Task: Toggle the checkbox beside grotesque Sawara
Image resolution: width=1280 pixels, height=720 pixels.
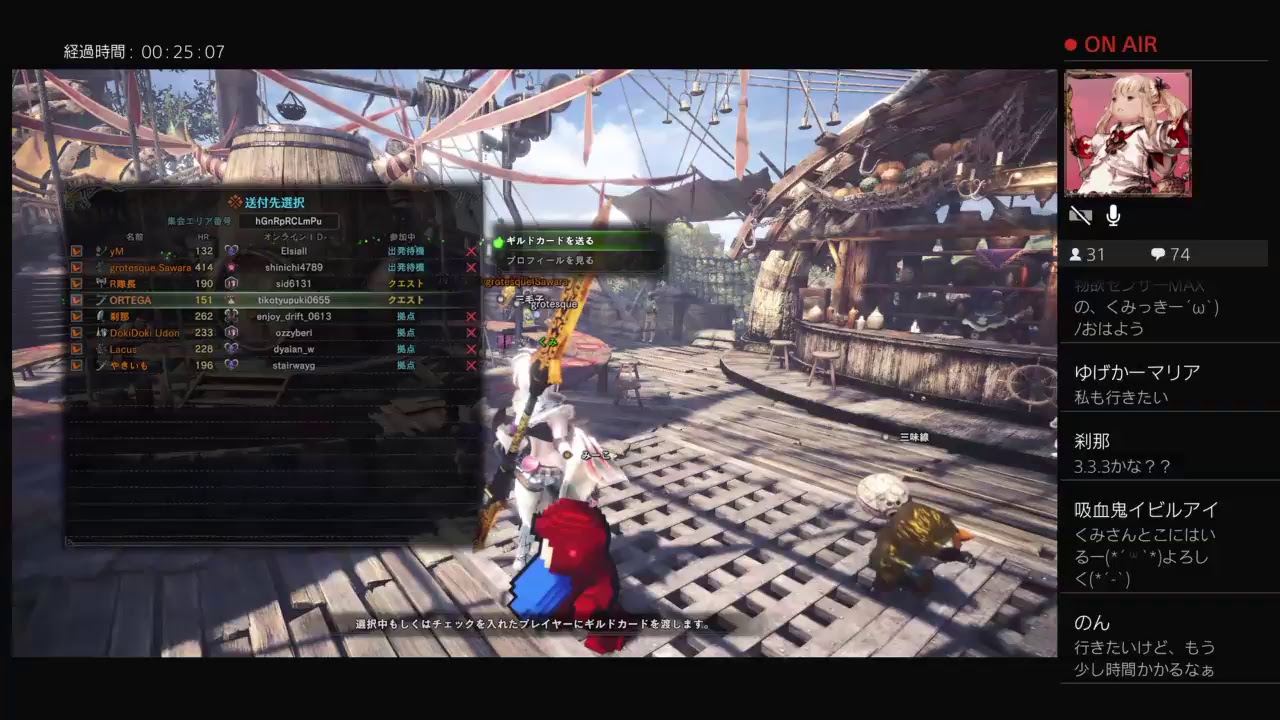Action: (x=75, y=268)
